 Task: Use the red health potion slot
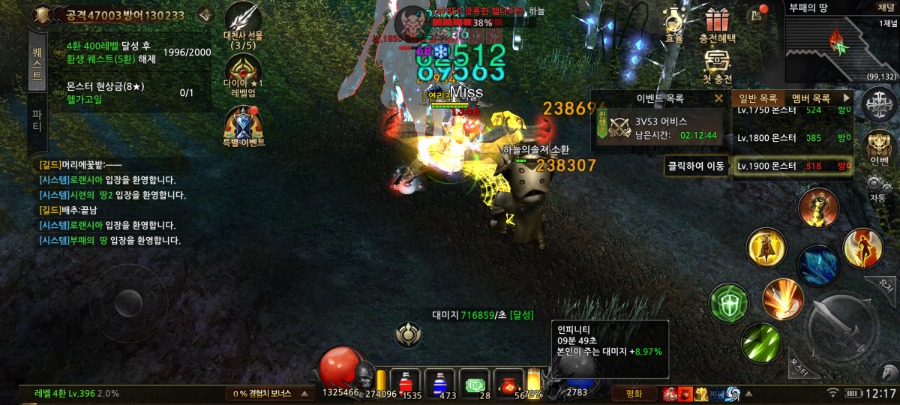pyautogui.click(x=404, y=383)
